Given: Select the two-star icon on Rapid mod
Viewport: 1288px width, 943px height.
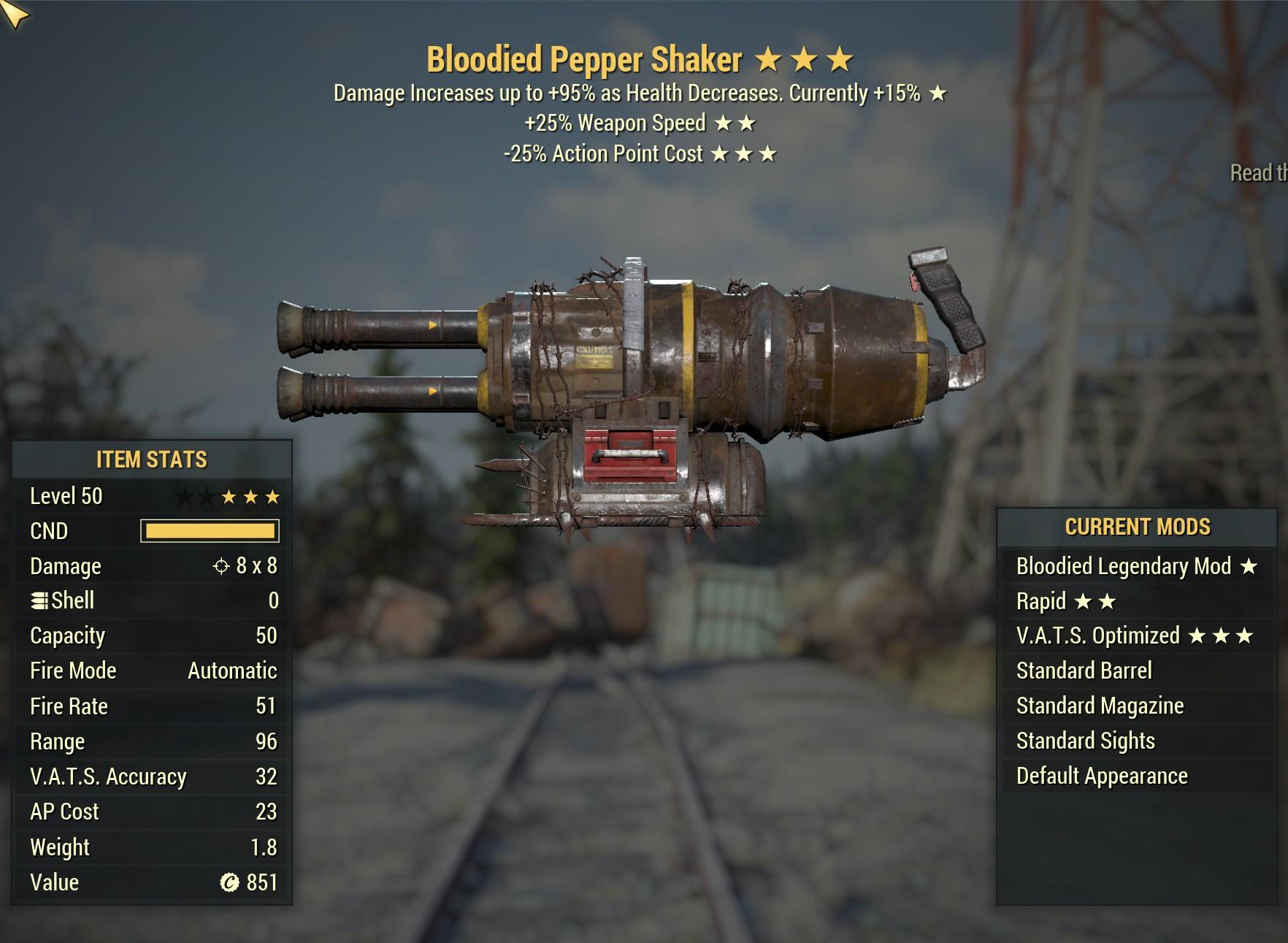Looking at the screenshot, I should coord(1094,600).
